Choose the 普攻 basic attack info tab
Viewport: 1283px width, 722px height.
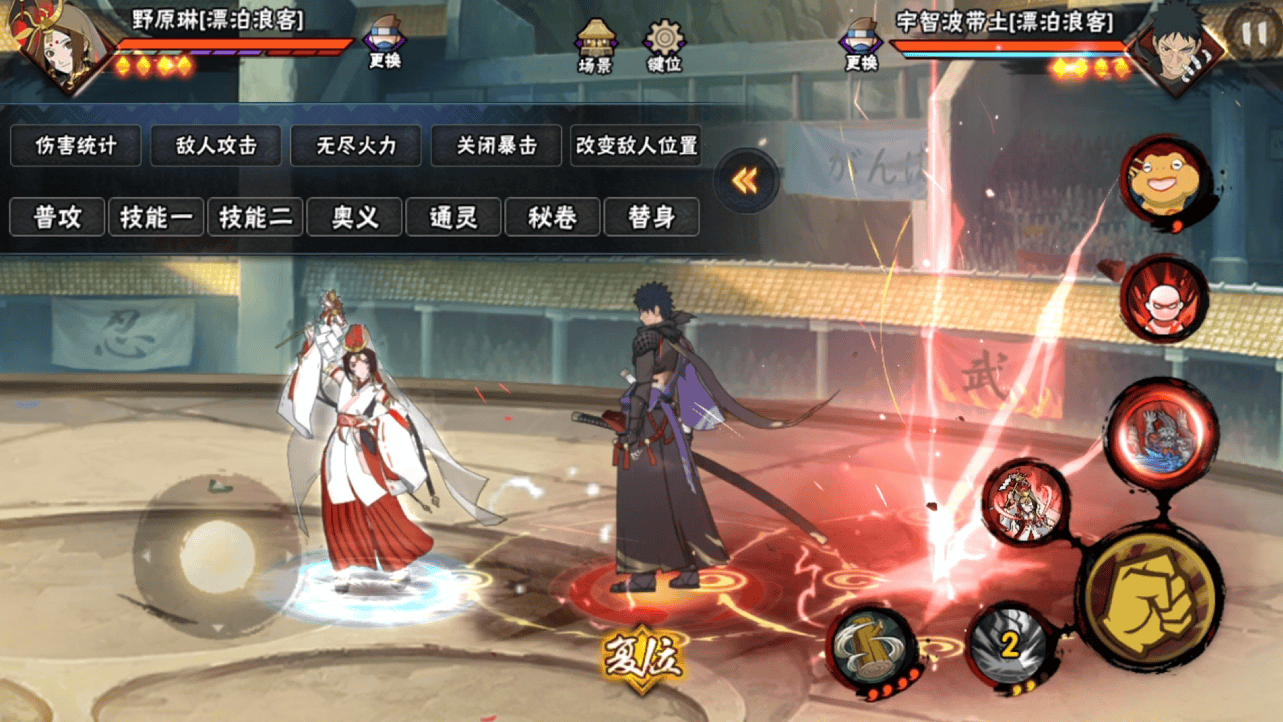(57, 217)
